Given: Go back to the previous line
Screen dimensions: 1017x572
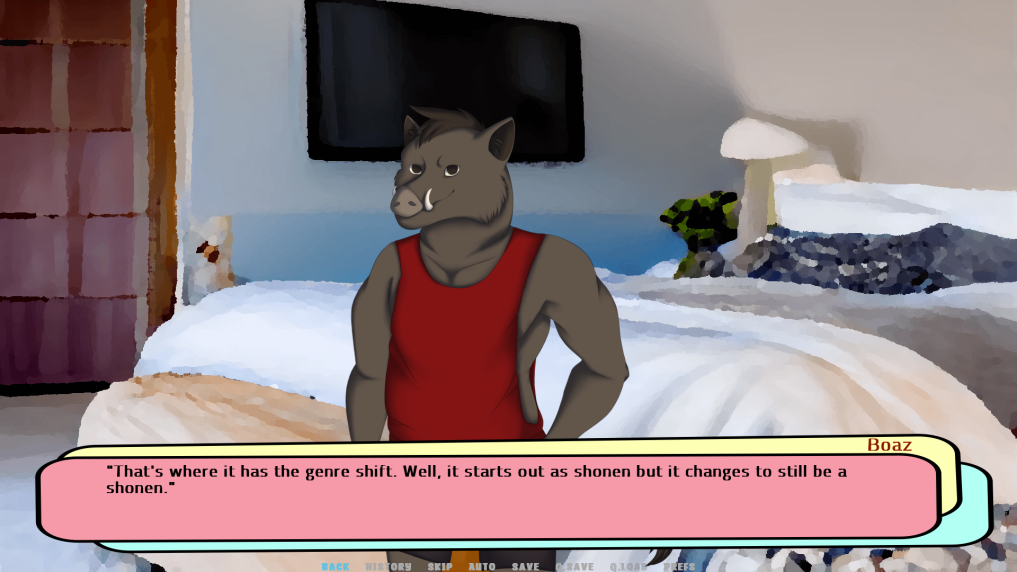Looking at the screenshot, I should [335, 566].
